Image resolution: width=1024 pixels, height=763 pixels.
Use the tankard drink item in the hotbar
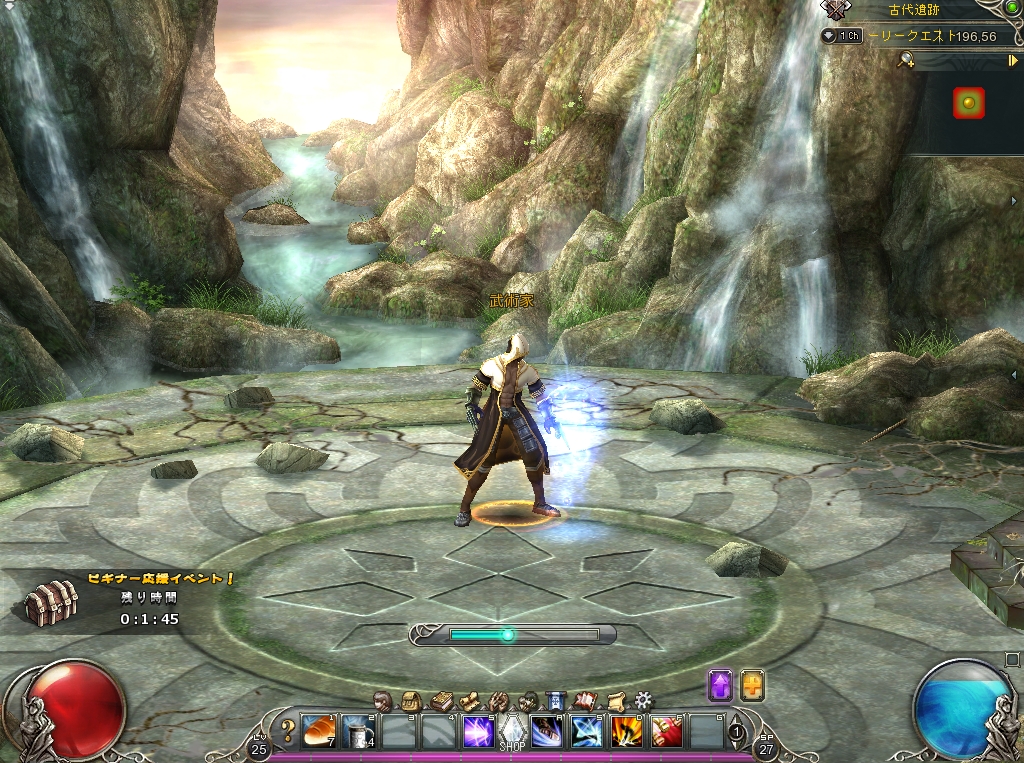[x=359, y=731]
